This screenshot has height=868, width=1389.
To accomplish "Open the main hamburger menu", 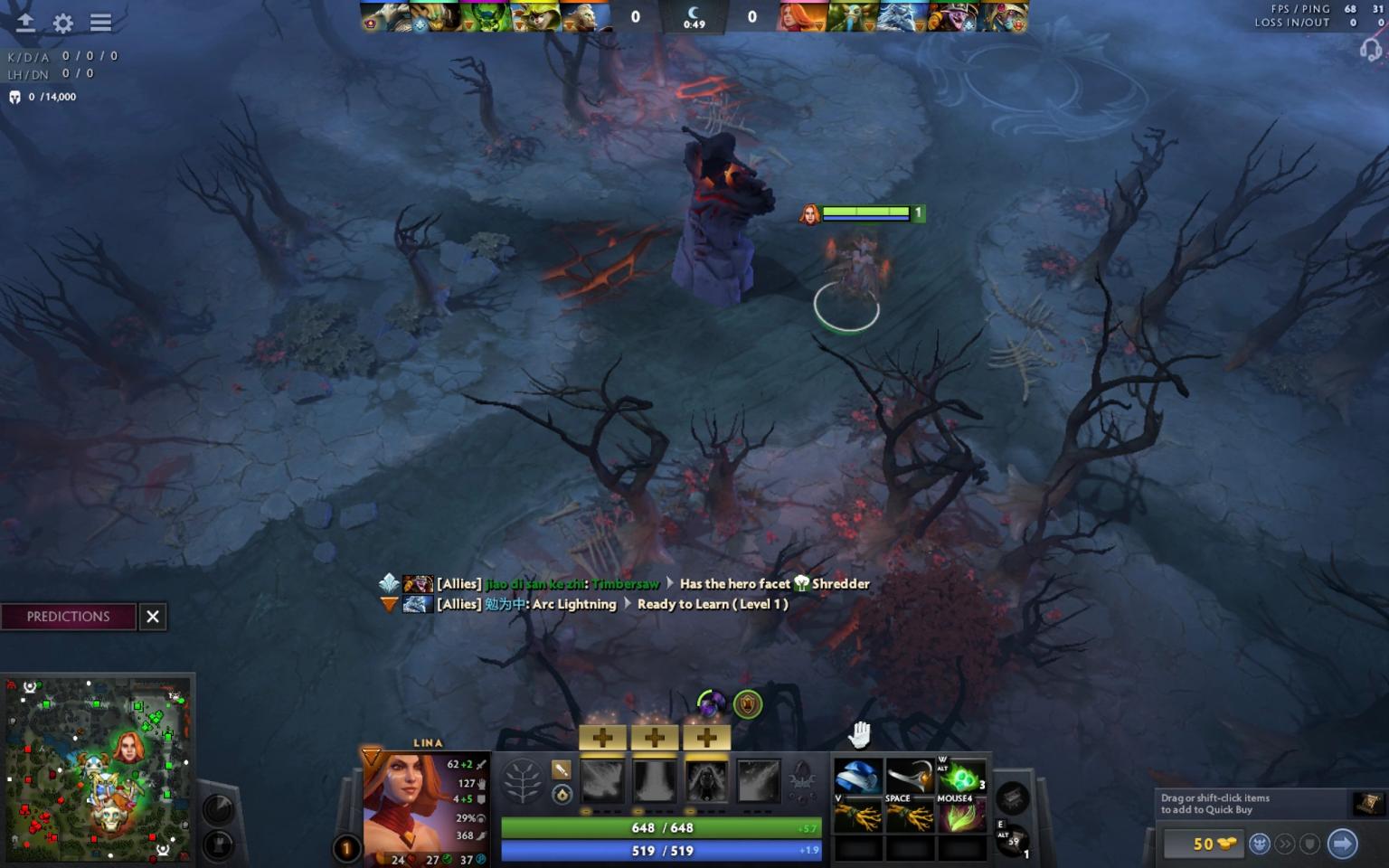I will (x=99, y=24).
